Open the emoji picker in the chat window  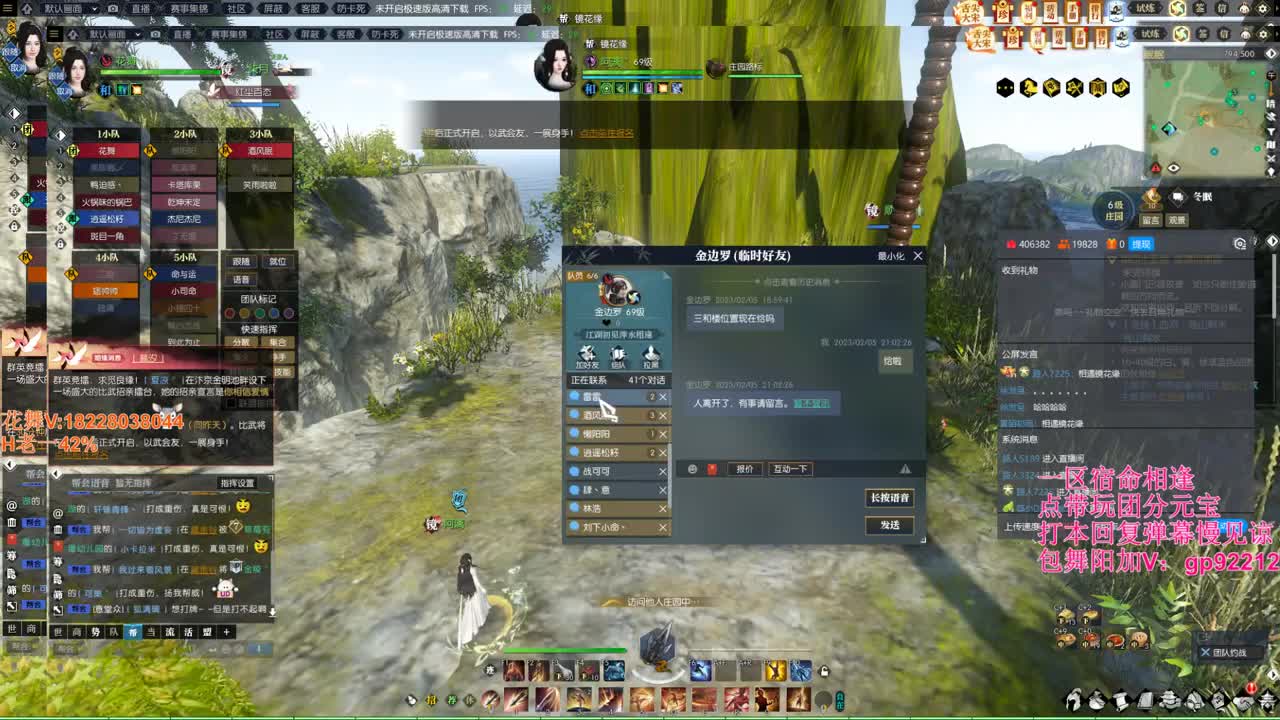[x=693, y=467]
